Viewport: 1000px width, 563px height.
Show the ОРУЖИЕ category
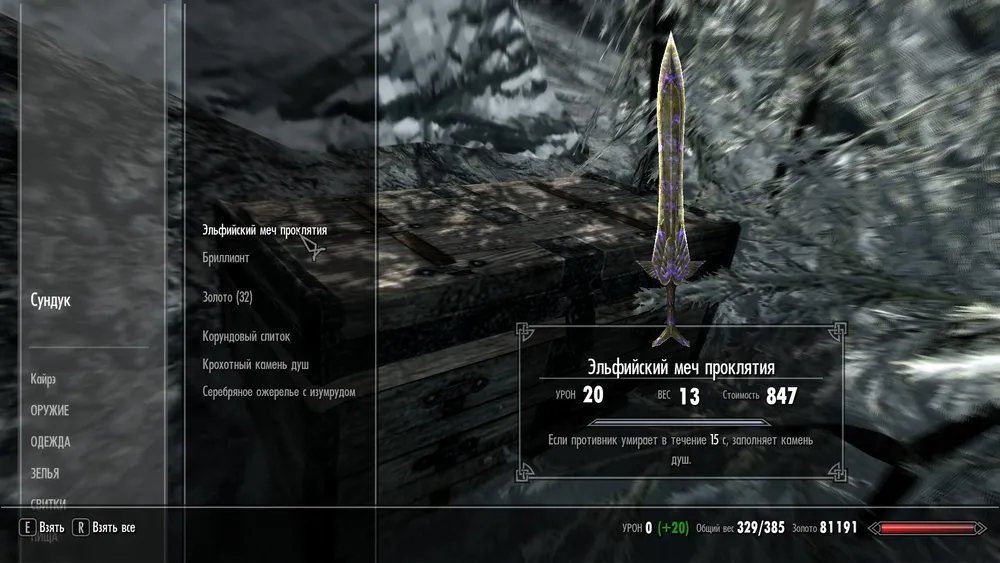pyautogui.click(x=50, y=410)
